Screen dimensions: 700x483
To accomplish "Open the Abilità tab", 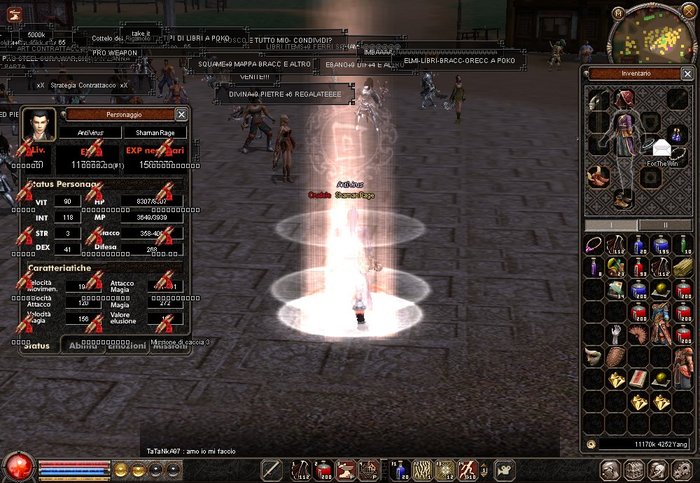I will (82, 345).
